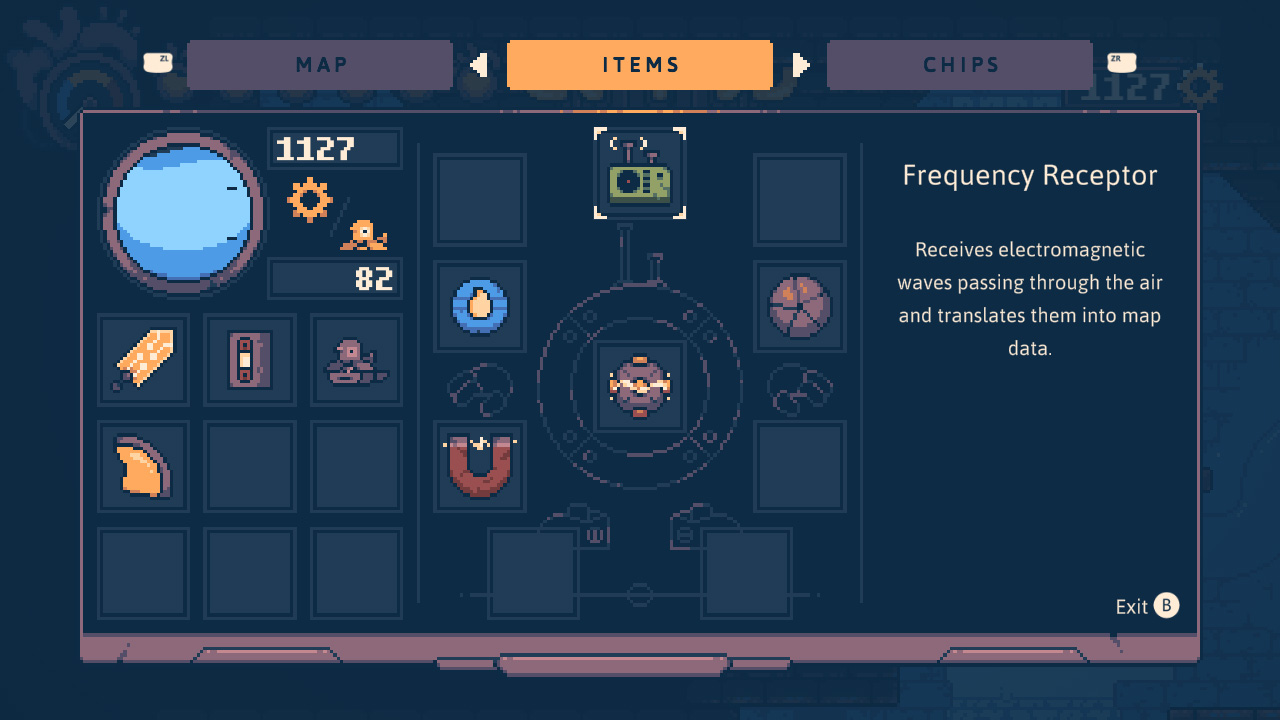Click the golden circuit scrap item

coord(143,359)
